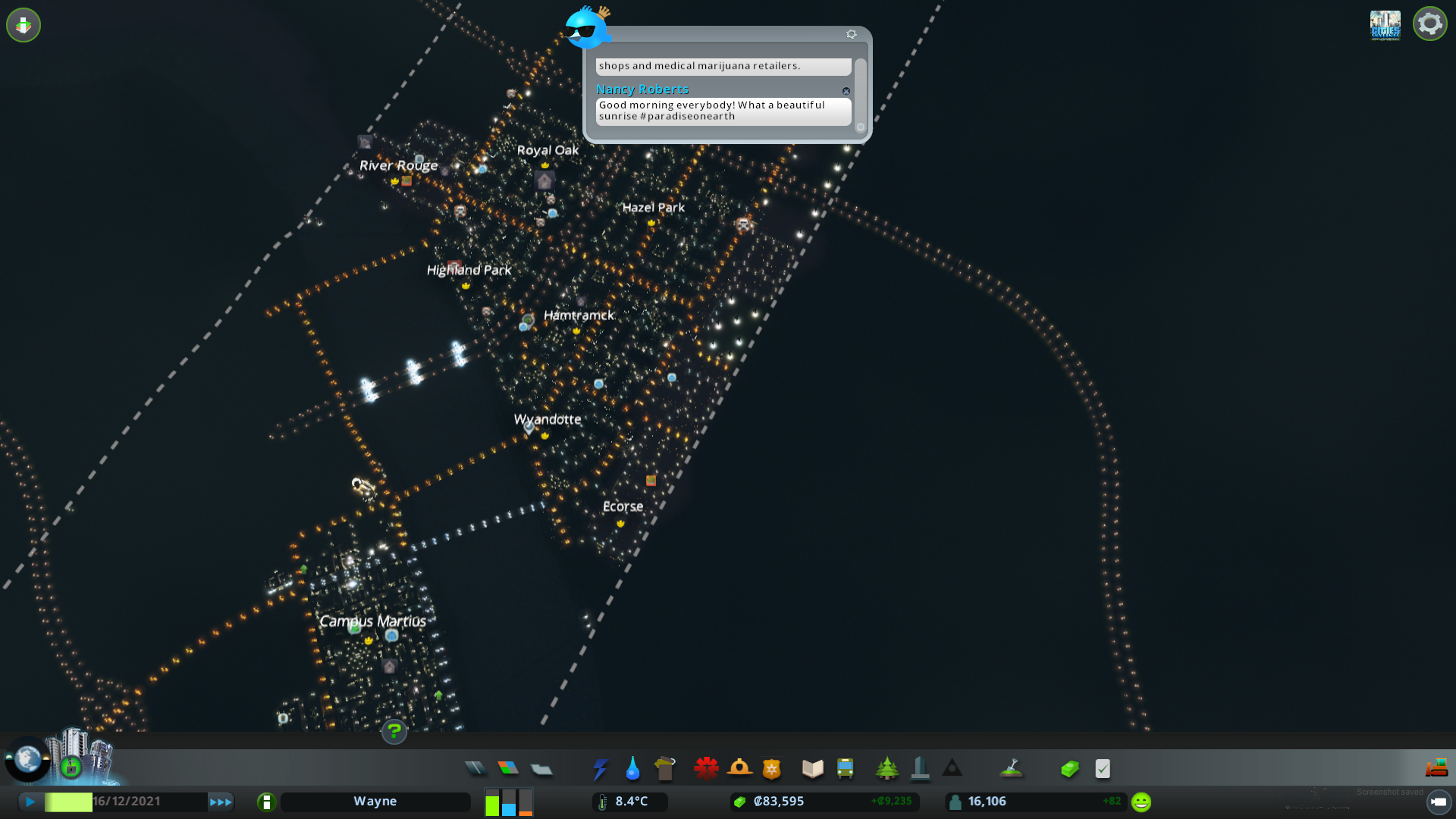Open the Public transport menu

tap(846, 768)
